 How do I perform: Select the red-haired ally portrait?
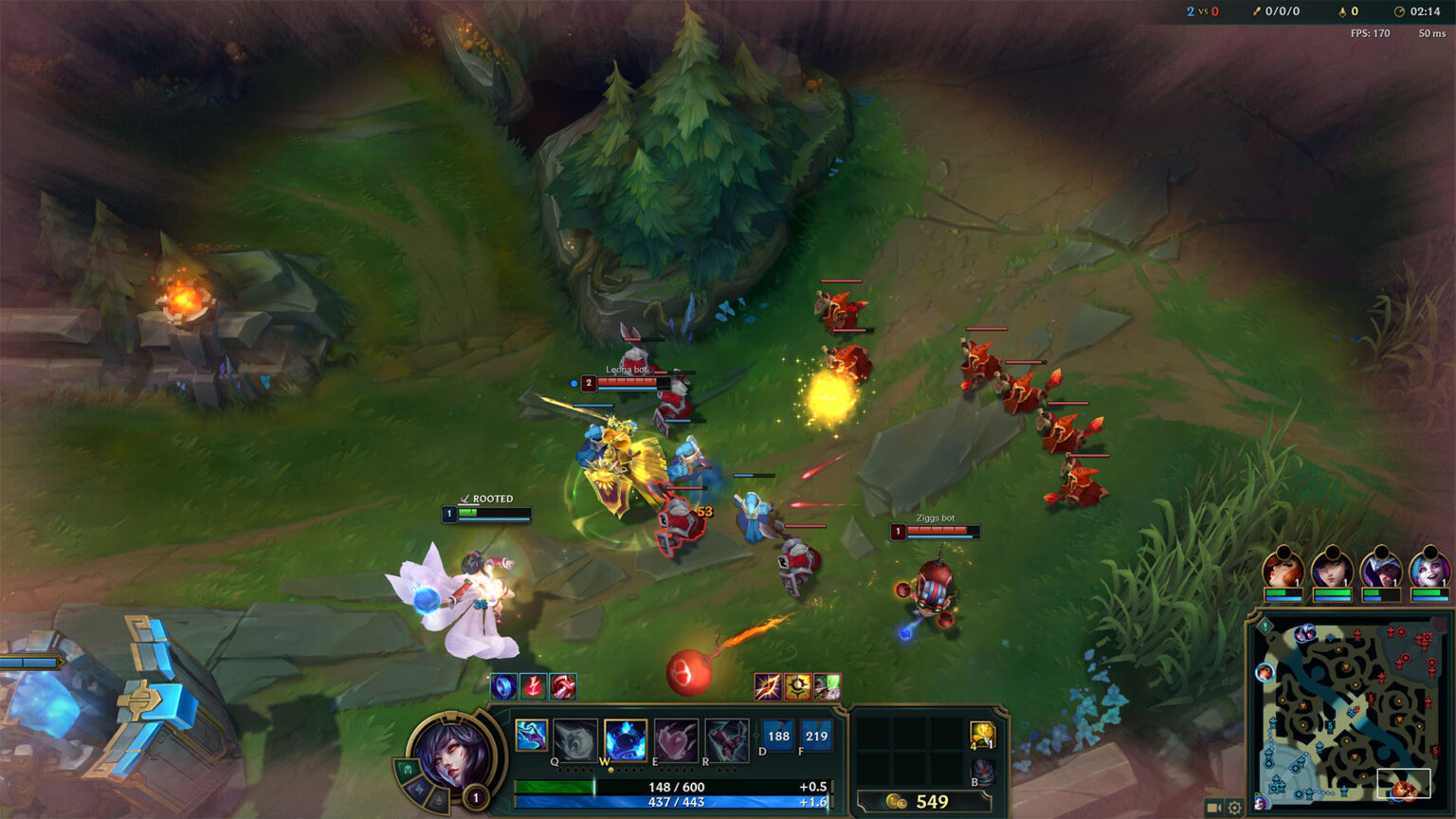1283,570
